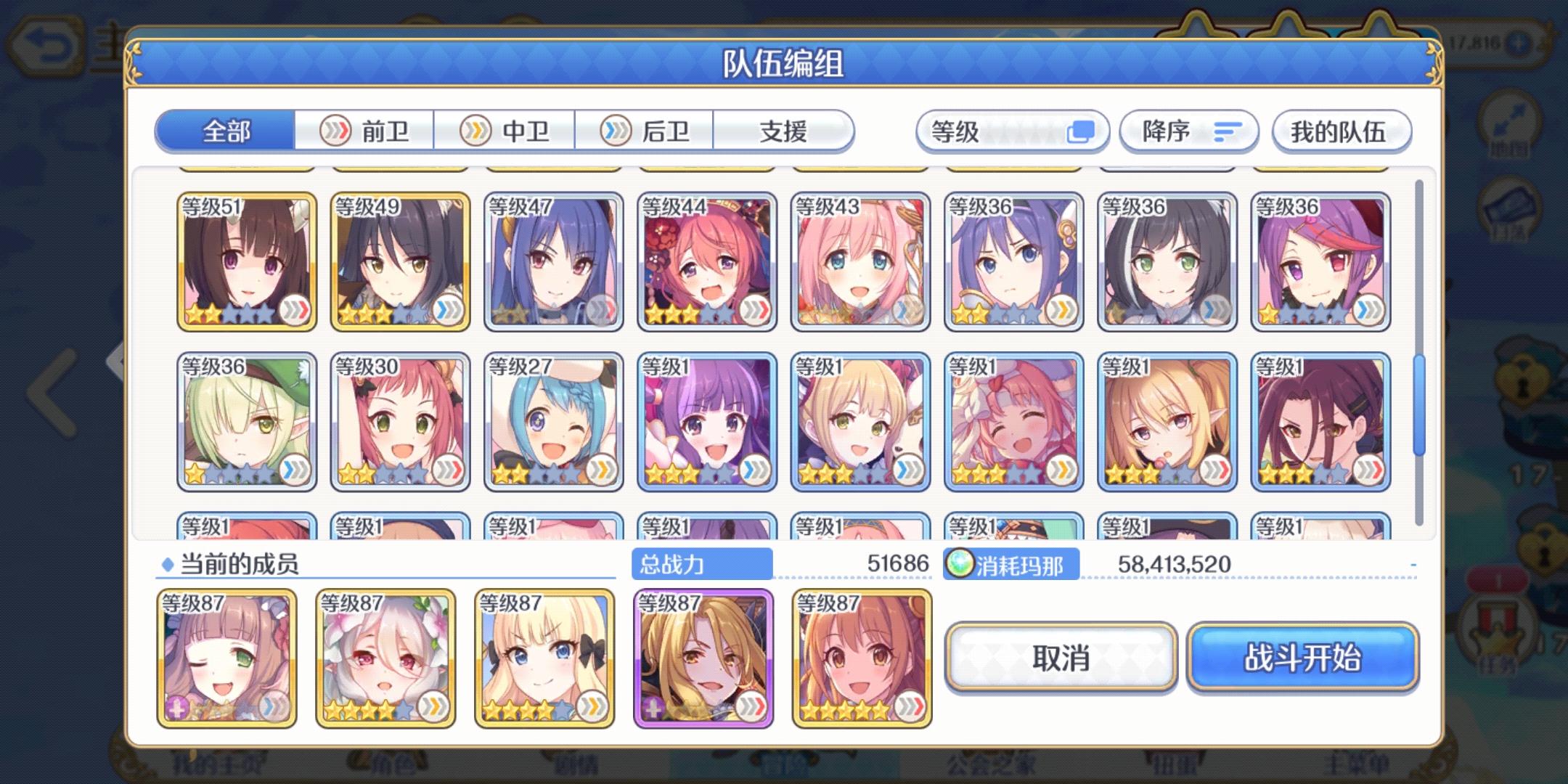
Task: Click the double chevron on Lv.43 character card
Action: pos(907,312)
